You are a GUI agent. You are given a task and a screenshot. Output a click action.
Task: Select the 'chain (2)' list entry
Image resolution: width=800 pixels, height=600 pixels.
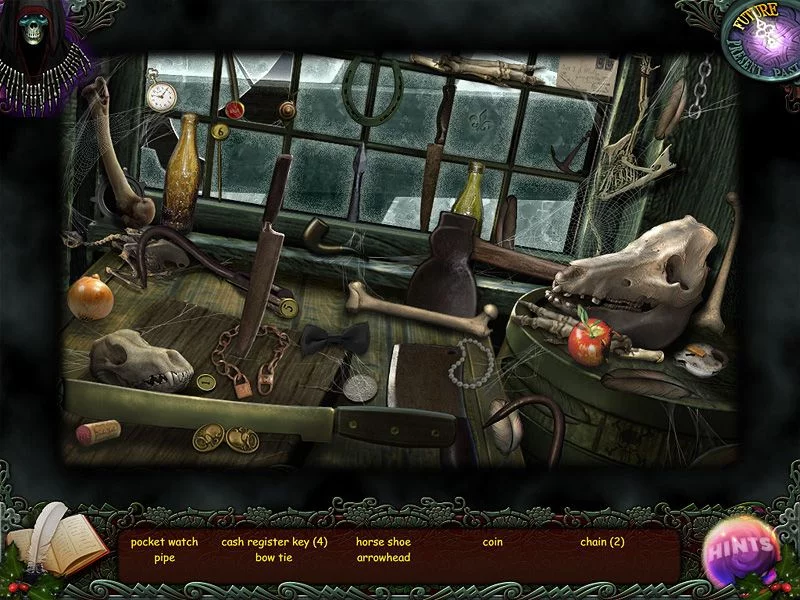pyautogui.click(x=602, y=542)
